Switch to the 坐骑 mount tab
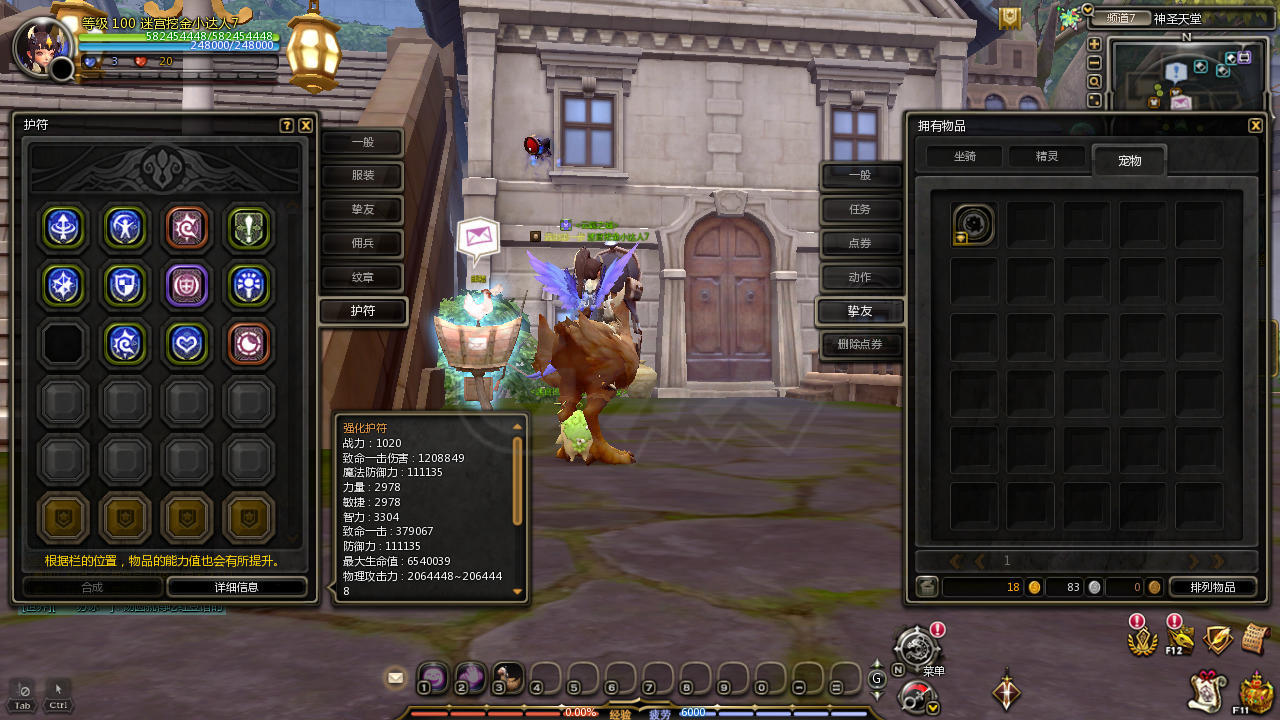The width and height of the screenshot is (1280, 720). (964, 157)
